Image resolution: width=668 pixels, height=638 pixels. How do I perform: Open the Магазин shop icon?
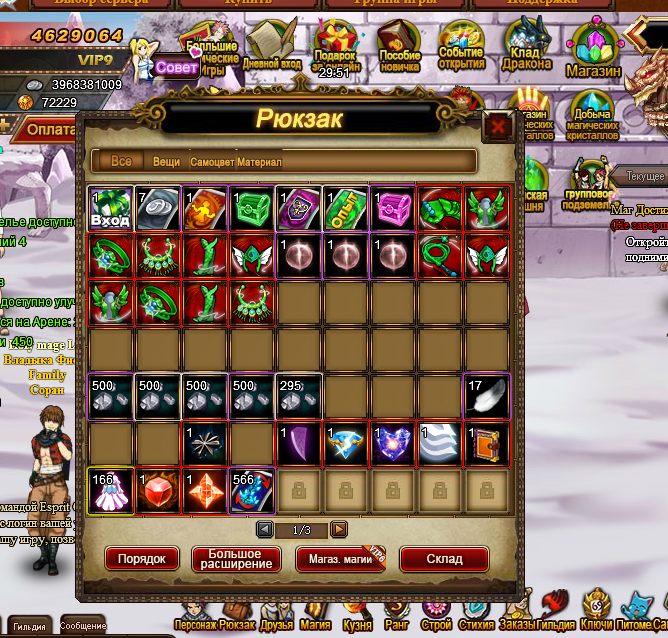594,50
